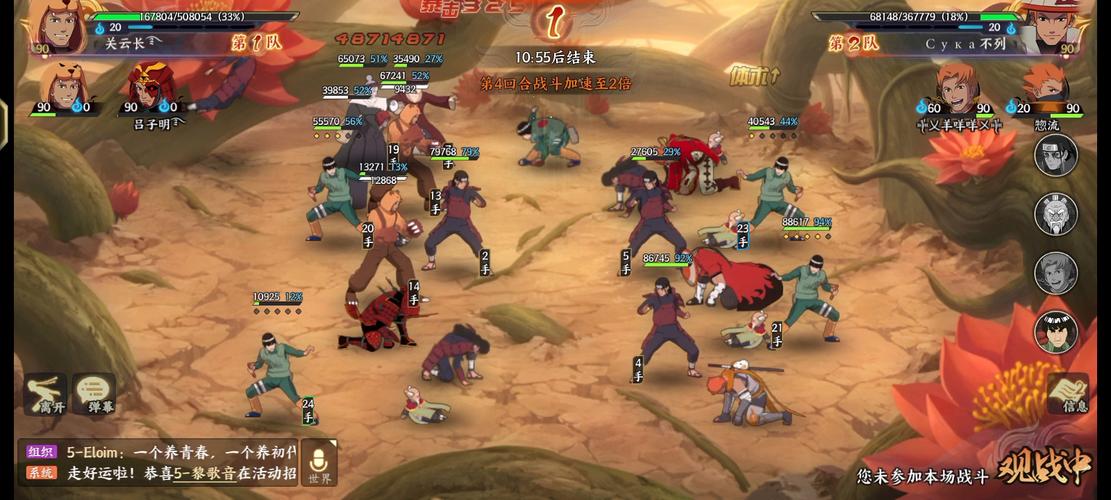Screen dimensions: 1111x500
Task: Select the grey smiling short-haired ninja portrait
Action: pyautogui.click(x=1056, y=272)
